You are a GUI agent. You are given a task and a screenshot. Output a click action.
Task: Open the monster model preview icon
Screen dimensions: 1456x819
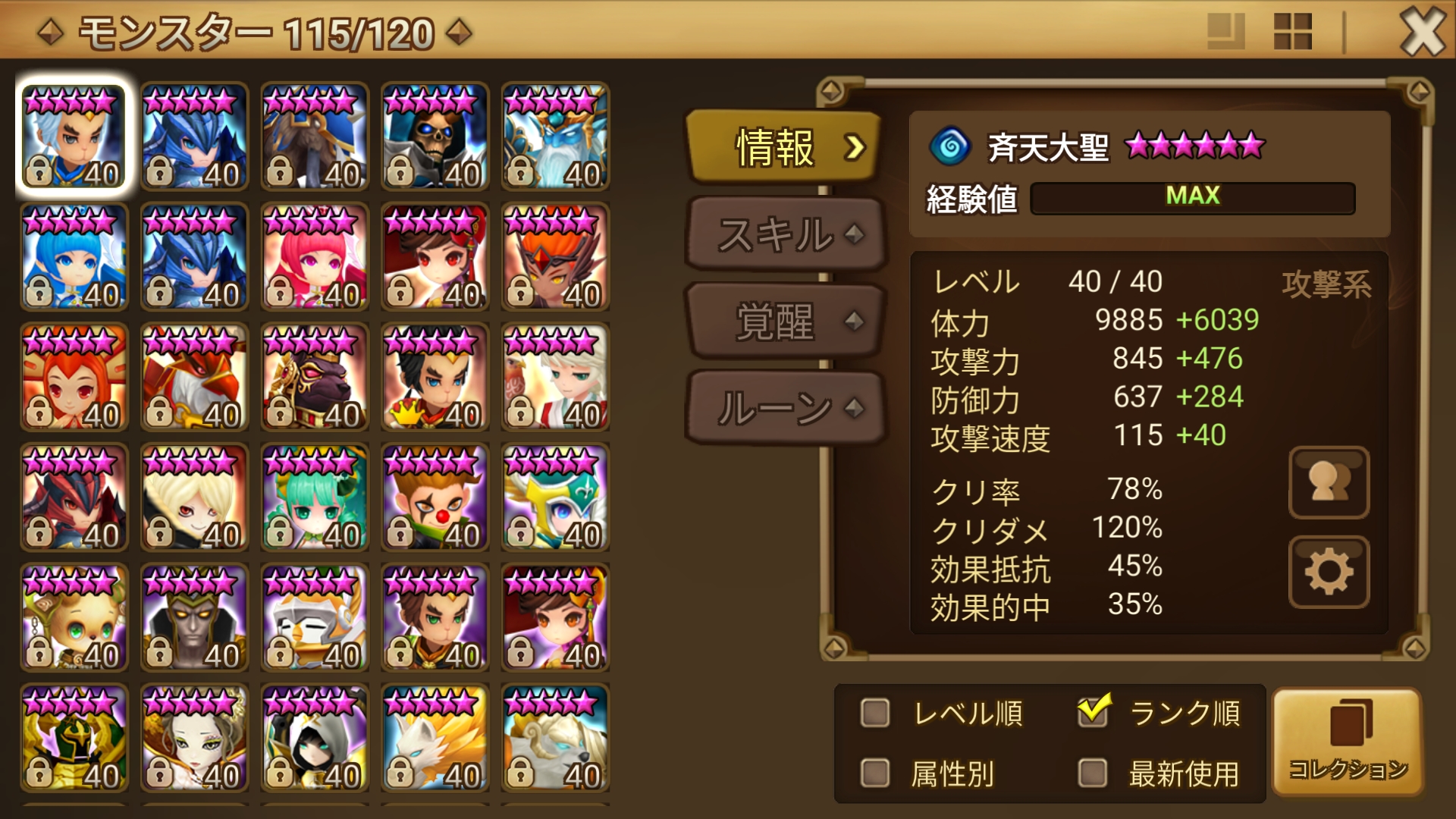1329,483
